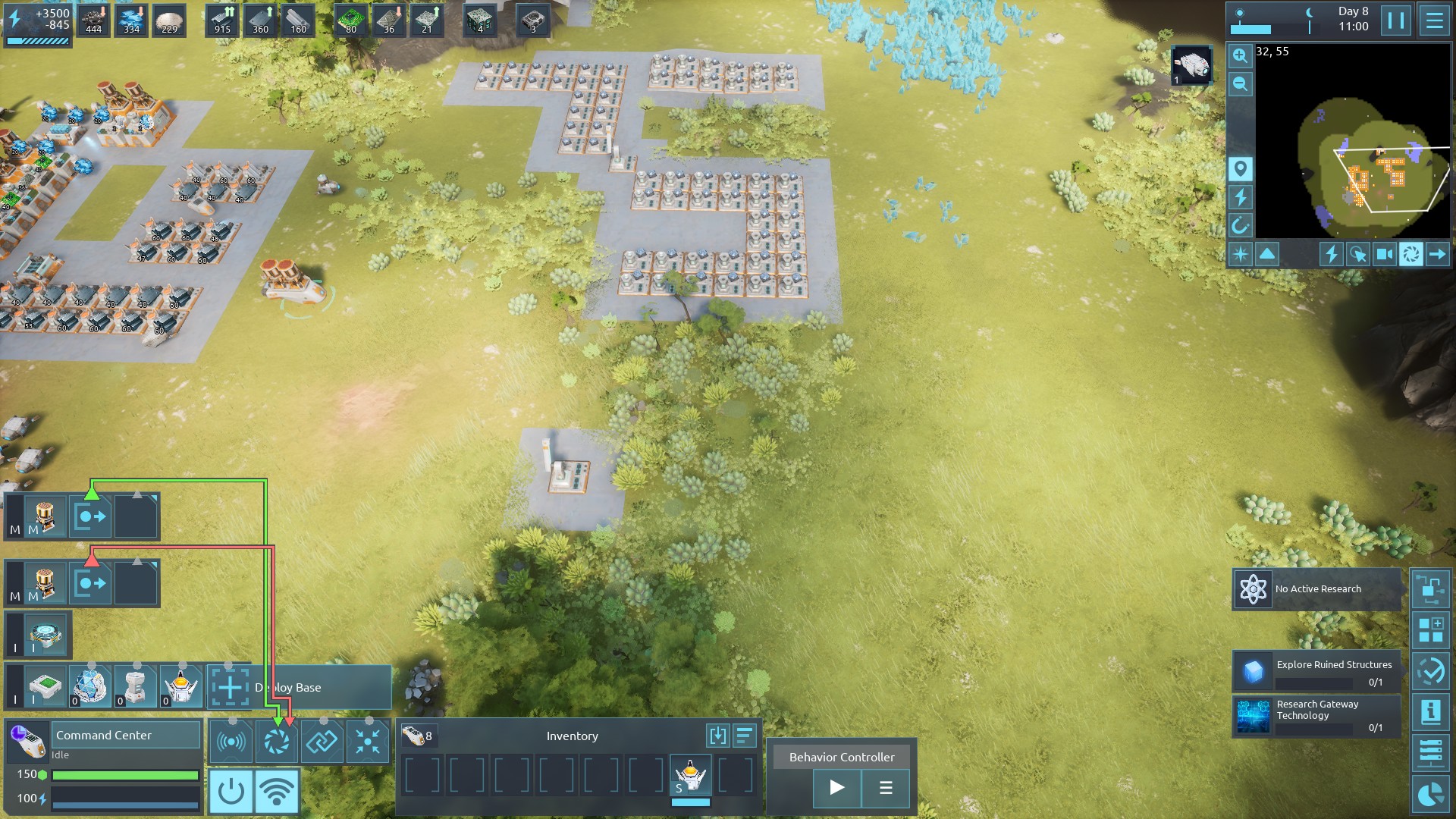The height and width of the screenshot is (819, 1456).
Task: Select the unit thumbnail beside the minimap
Action: pyautogui.click(x=1191, y=65)
